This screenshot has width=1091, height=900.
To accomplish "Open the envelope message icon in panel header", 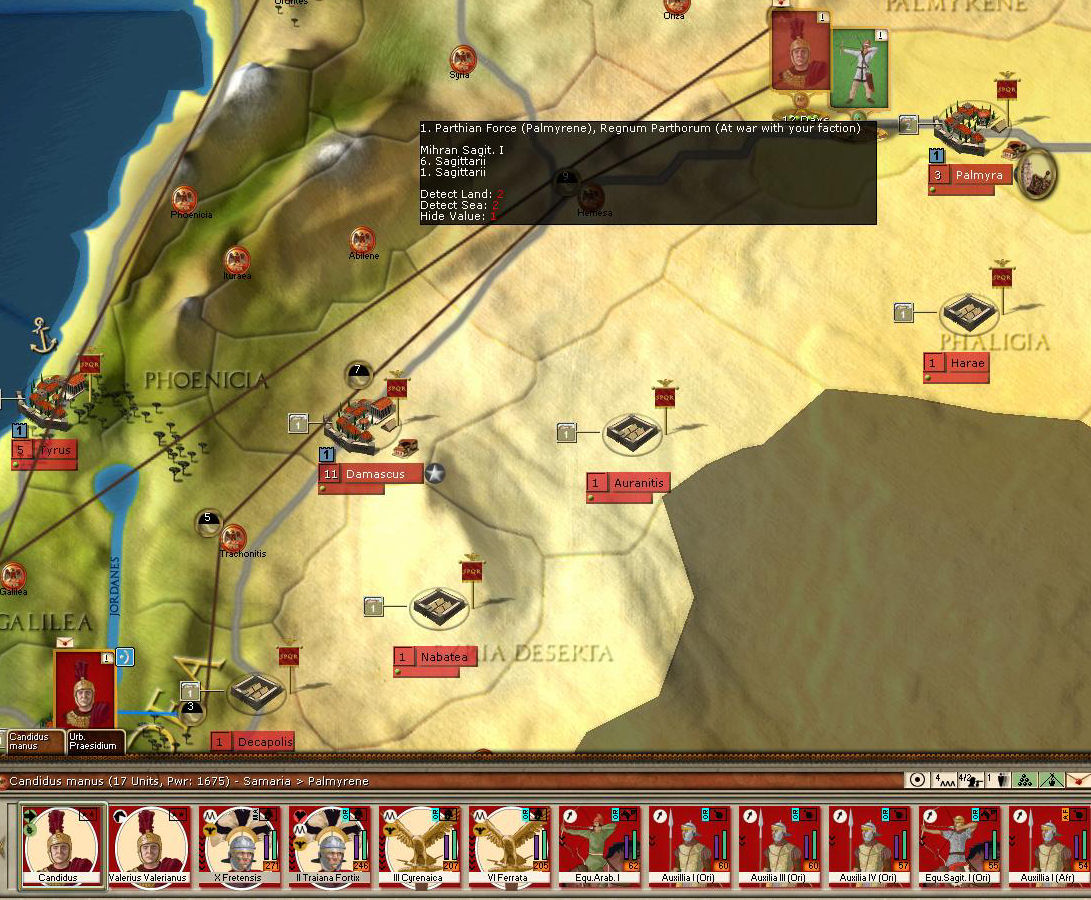I will (1077, 780).
